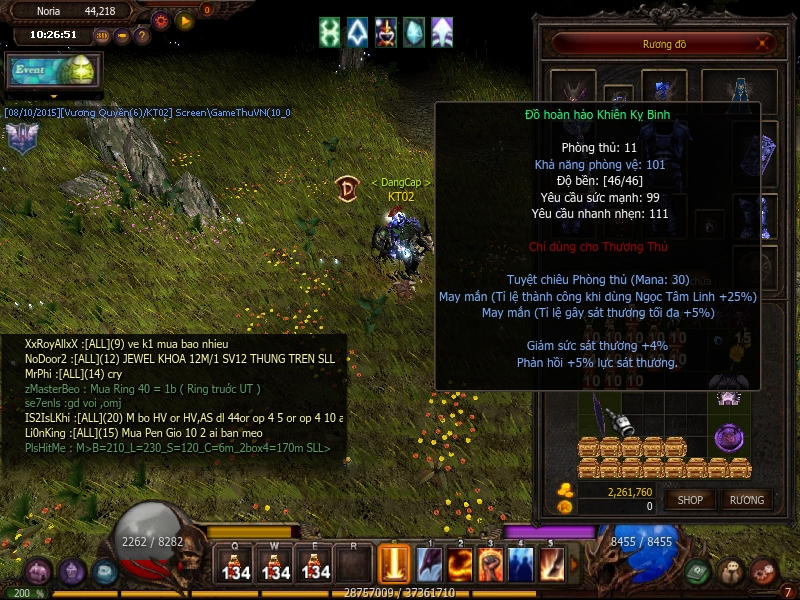Open the red gear settings icon
This screenshot has height=600, width=800.
tap(161, 19)
